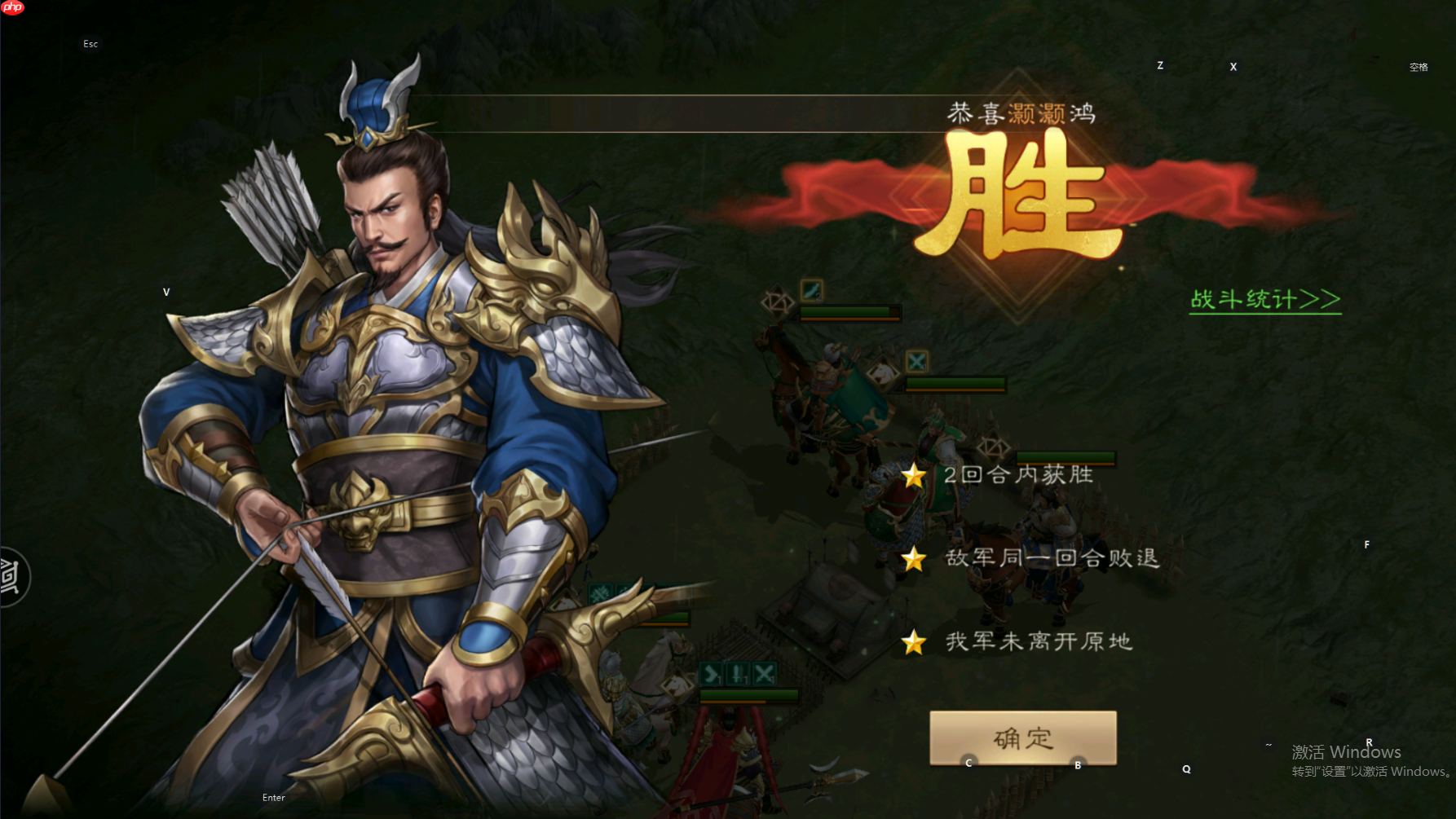This screenshot has width=1456, height=819.
Task: Click the PHP logo badge in top-left corner
Action: (x=12, y=9)
